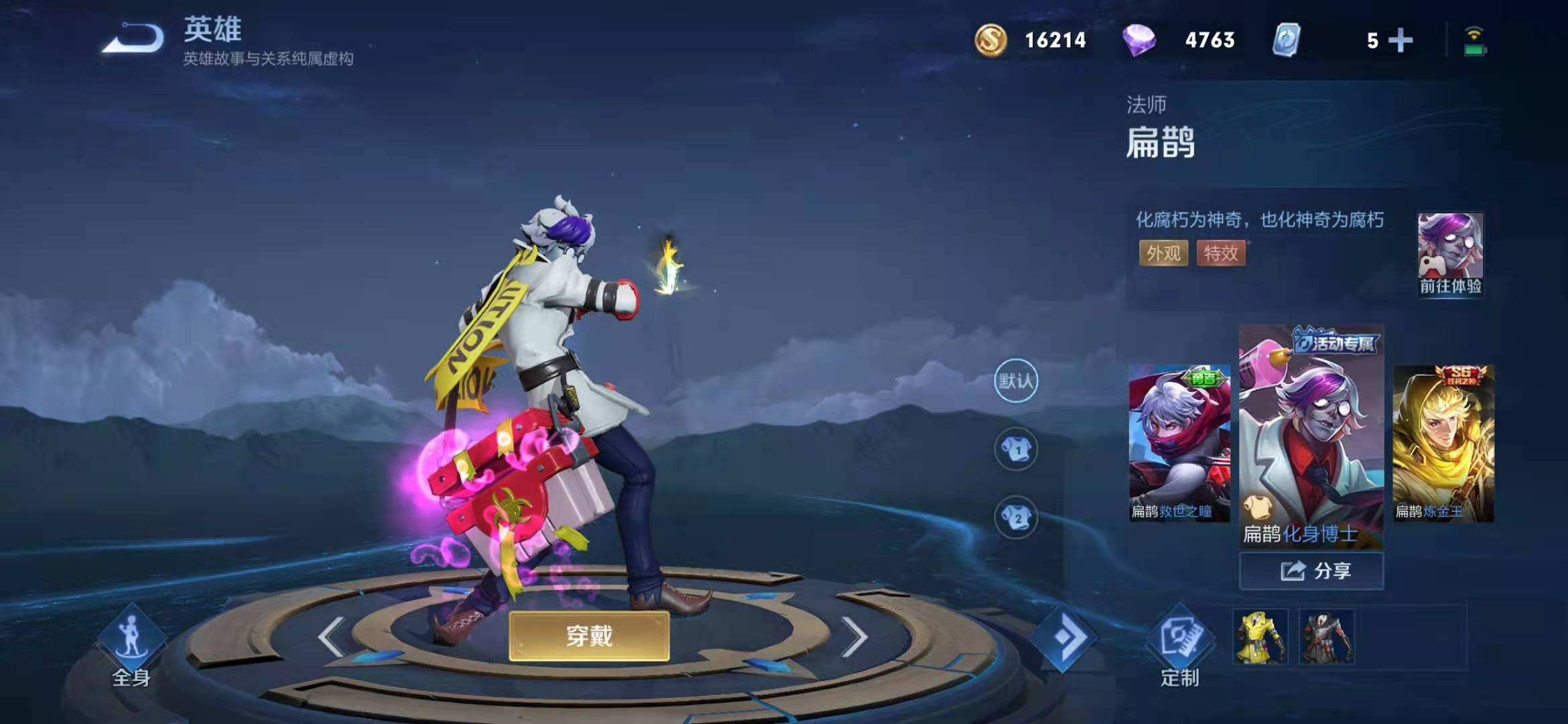This screenshot has height=724, width=1568.
Task: Show the previous skin with left arrow
Action: 332,636
